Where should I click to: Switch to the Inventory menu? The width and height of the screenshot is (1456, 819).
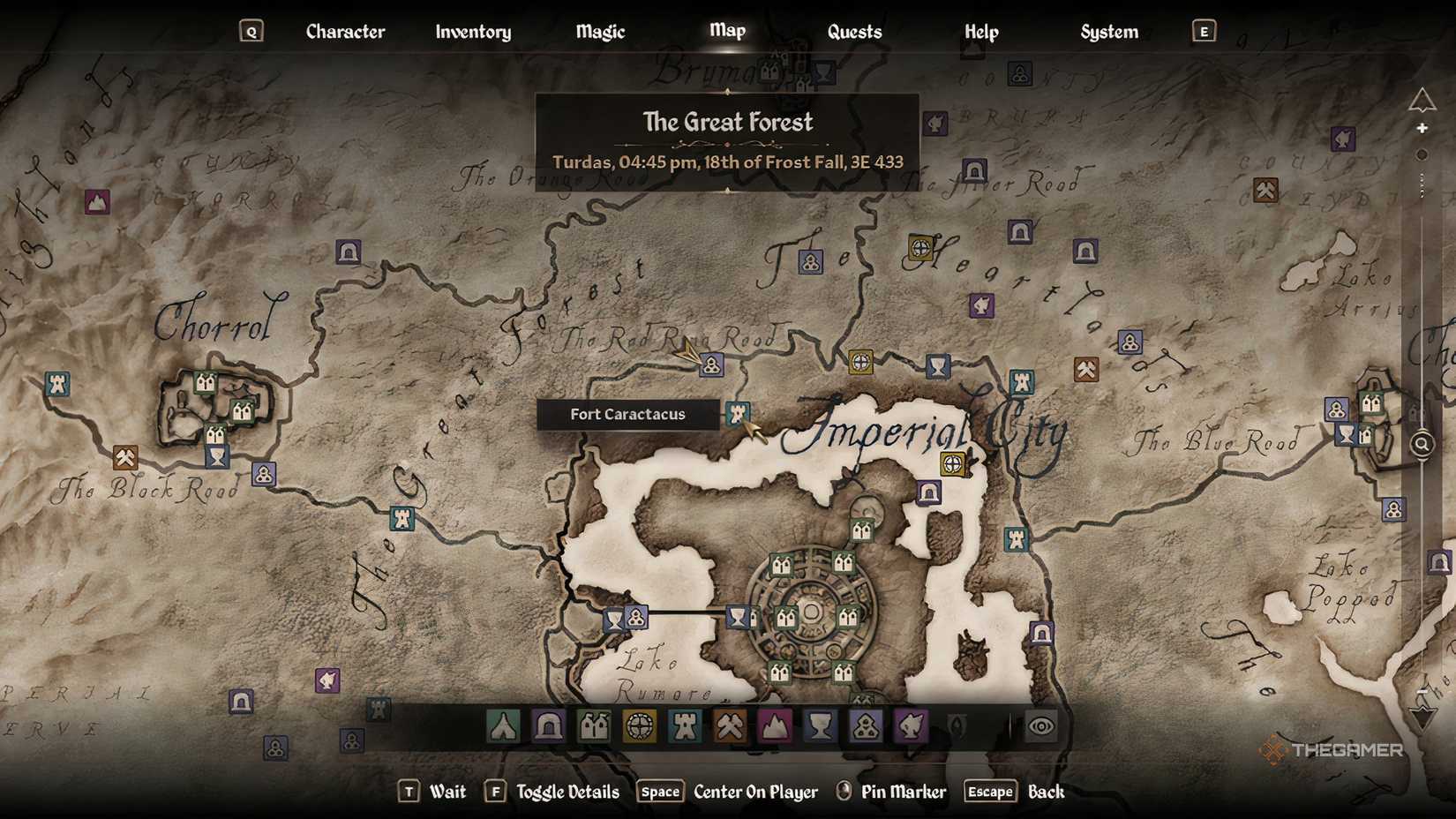click(x=472, y=32)
